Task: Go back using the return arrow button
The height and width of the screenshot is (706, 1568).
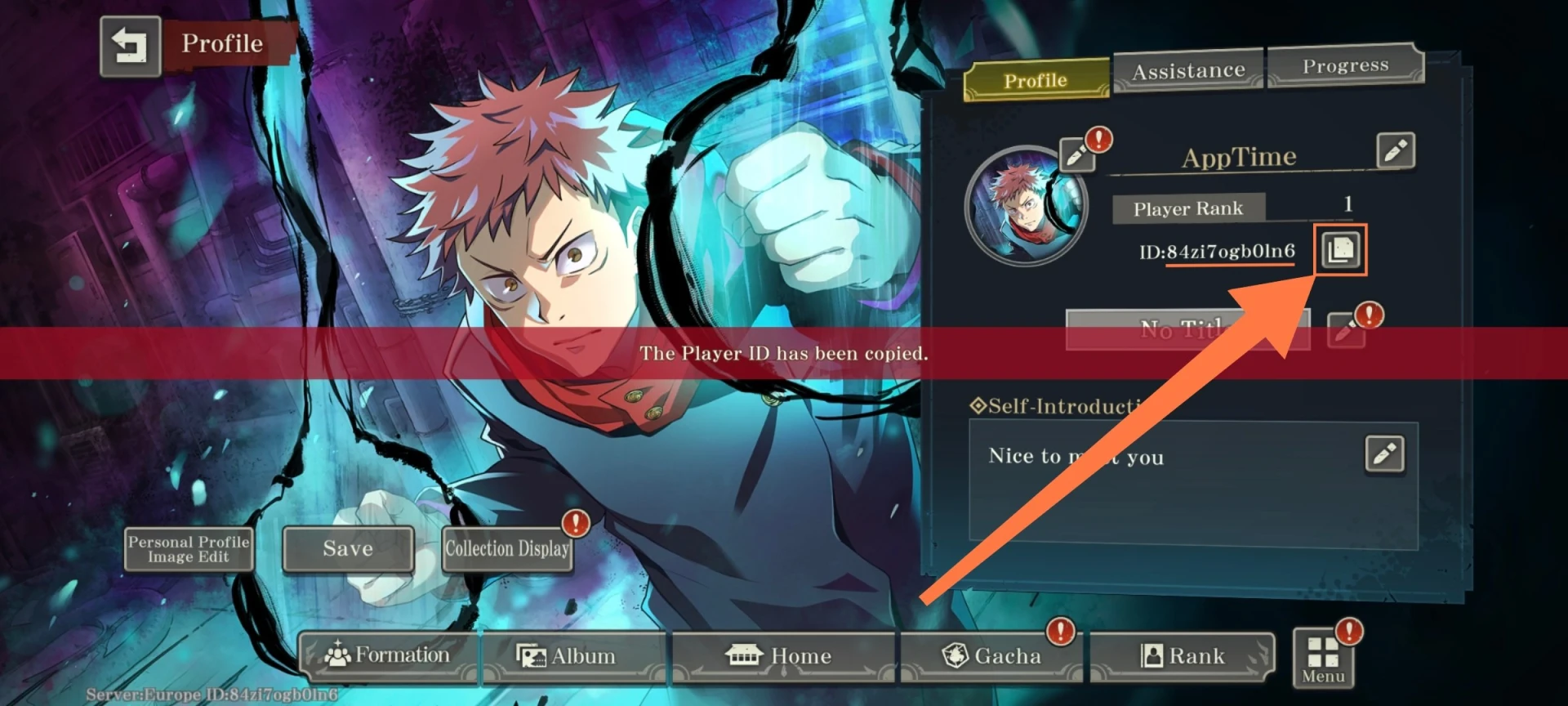Action: [x=130, y=47]
